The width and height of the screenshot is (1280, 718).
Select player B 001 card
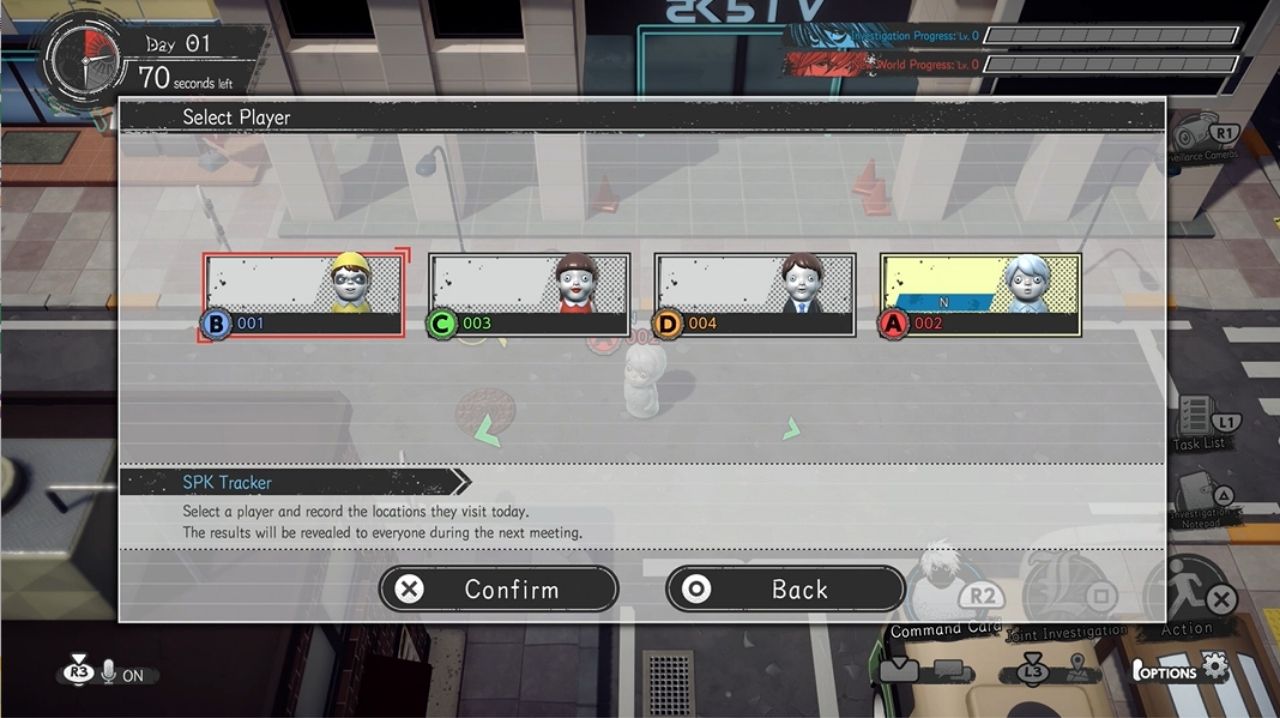[304, 295]
